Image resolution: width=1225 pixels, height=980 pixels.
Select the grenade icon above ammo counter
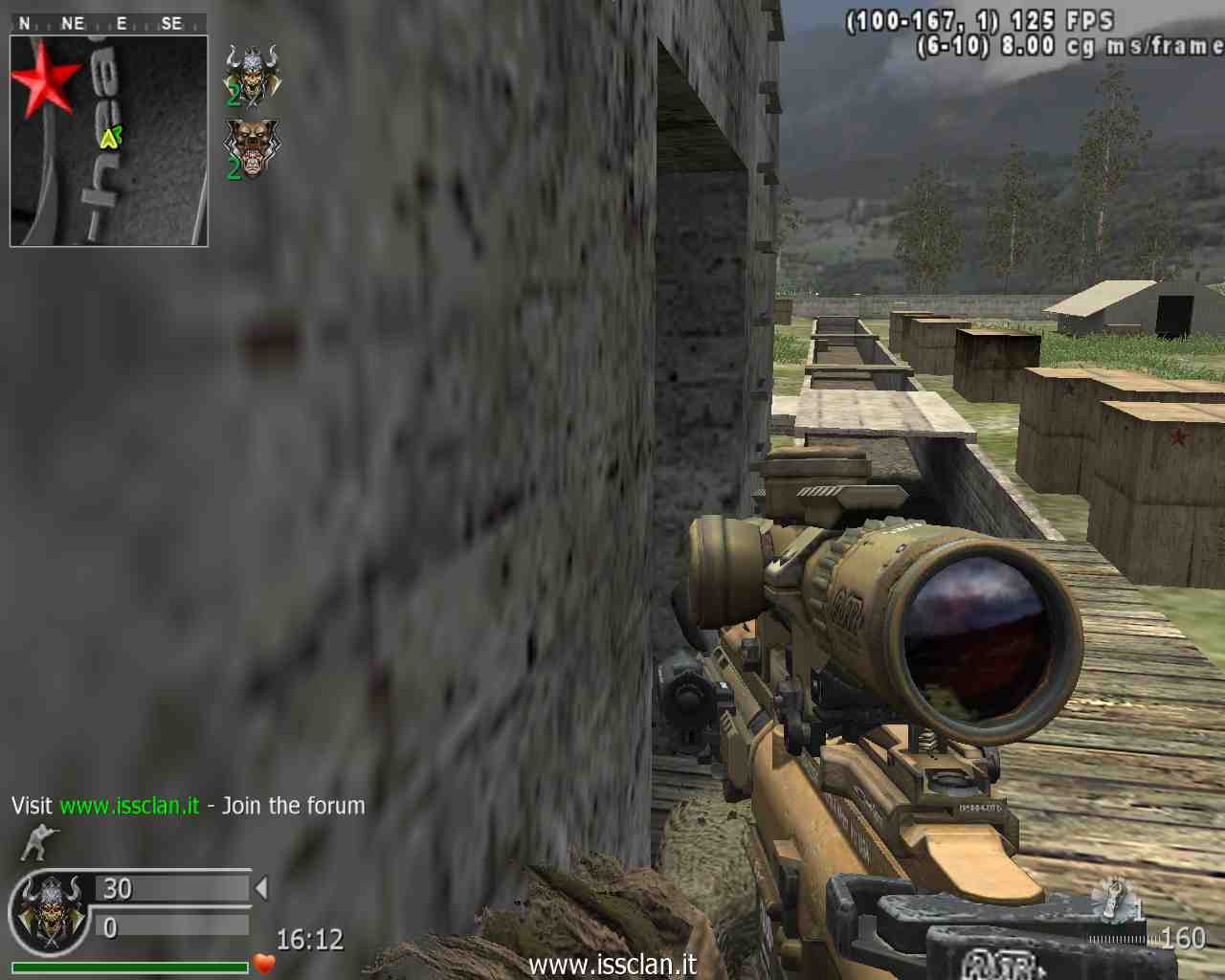pos(1114,898)
